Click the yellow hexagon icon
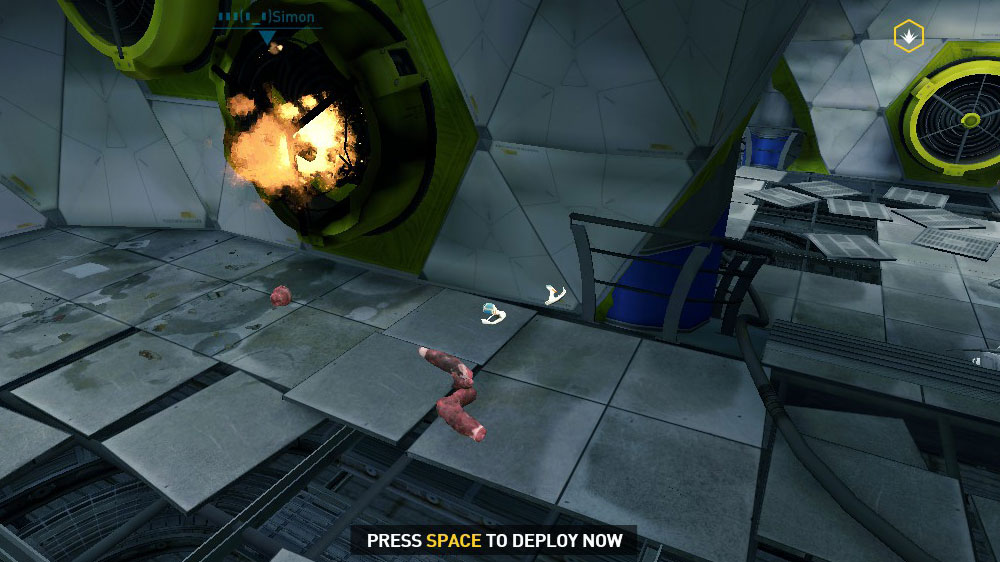 pos(908,36)
